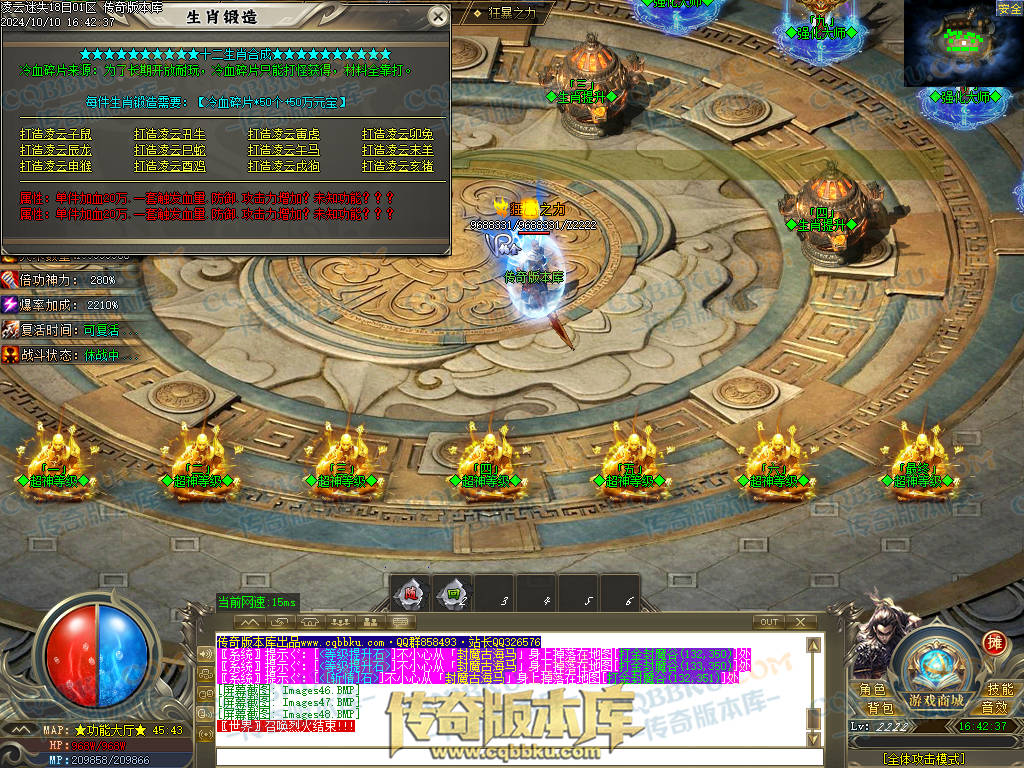This screenshot has width=1024, height=768.
Task: Choose the 打造凌云子鼠 forging link
Action: click(x=56, y=134)
